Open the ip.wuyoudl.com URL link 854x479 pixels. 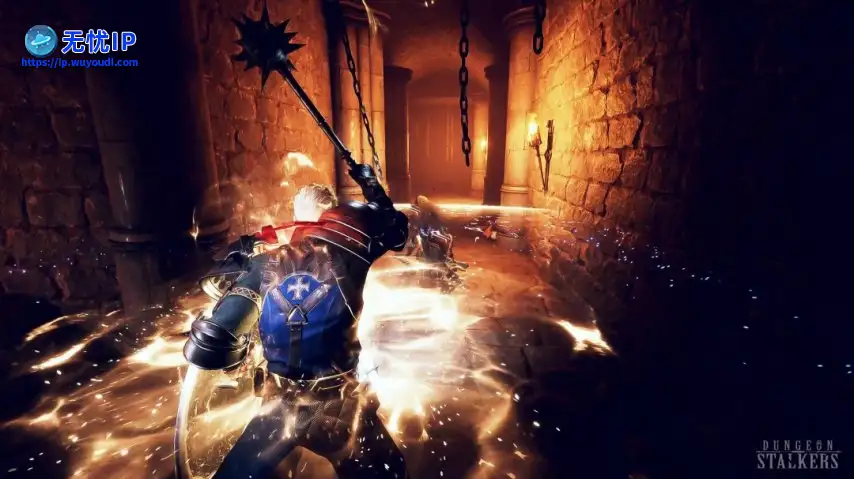point(80,62)
